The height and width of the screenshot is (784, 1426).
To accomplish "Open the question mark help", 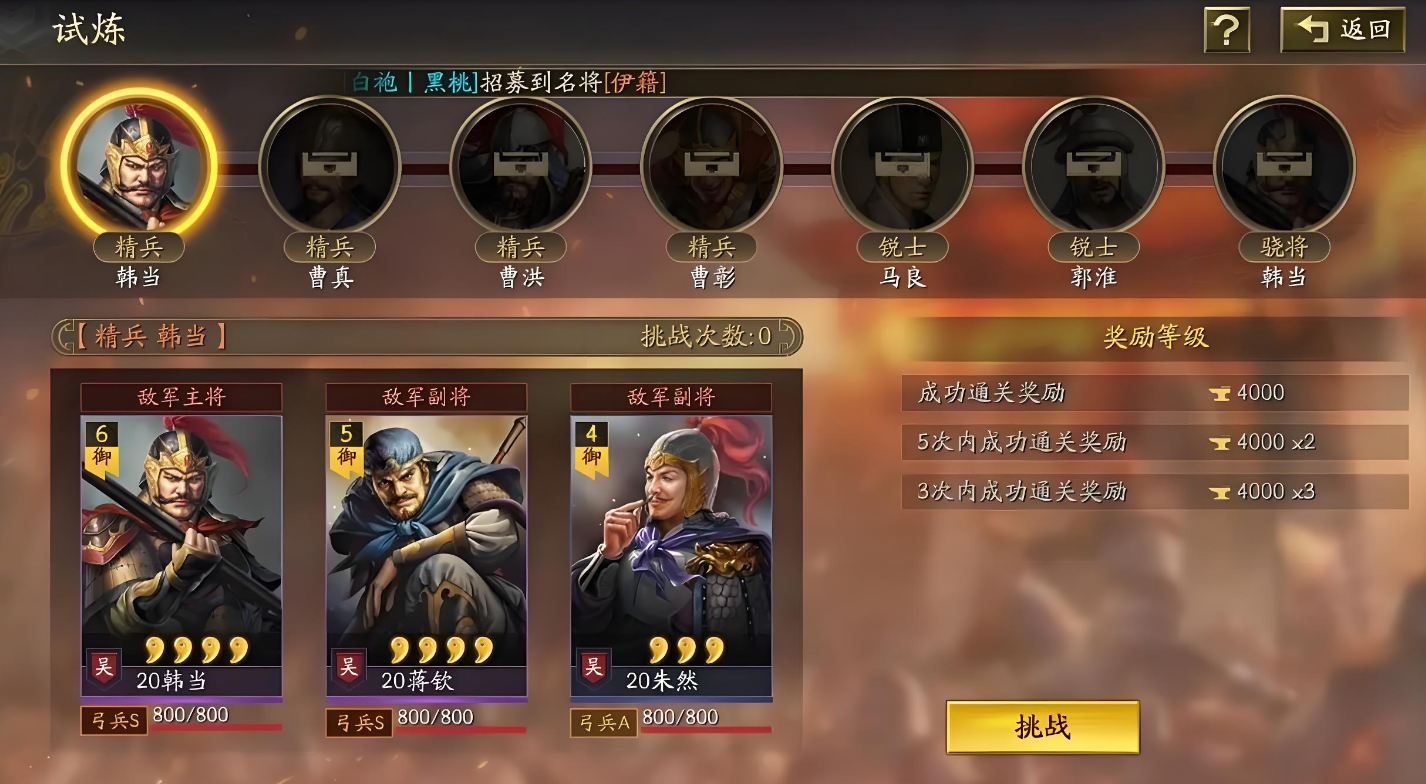I will [x=1226, y=31].
